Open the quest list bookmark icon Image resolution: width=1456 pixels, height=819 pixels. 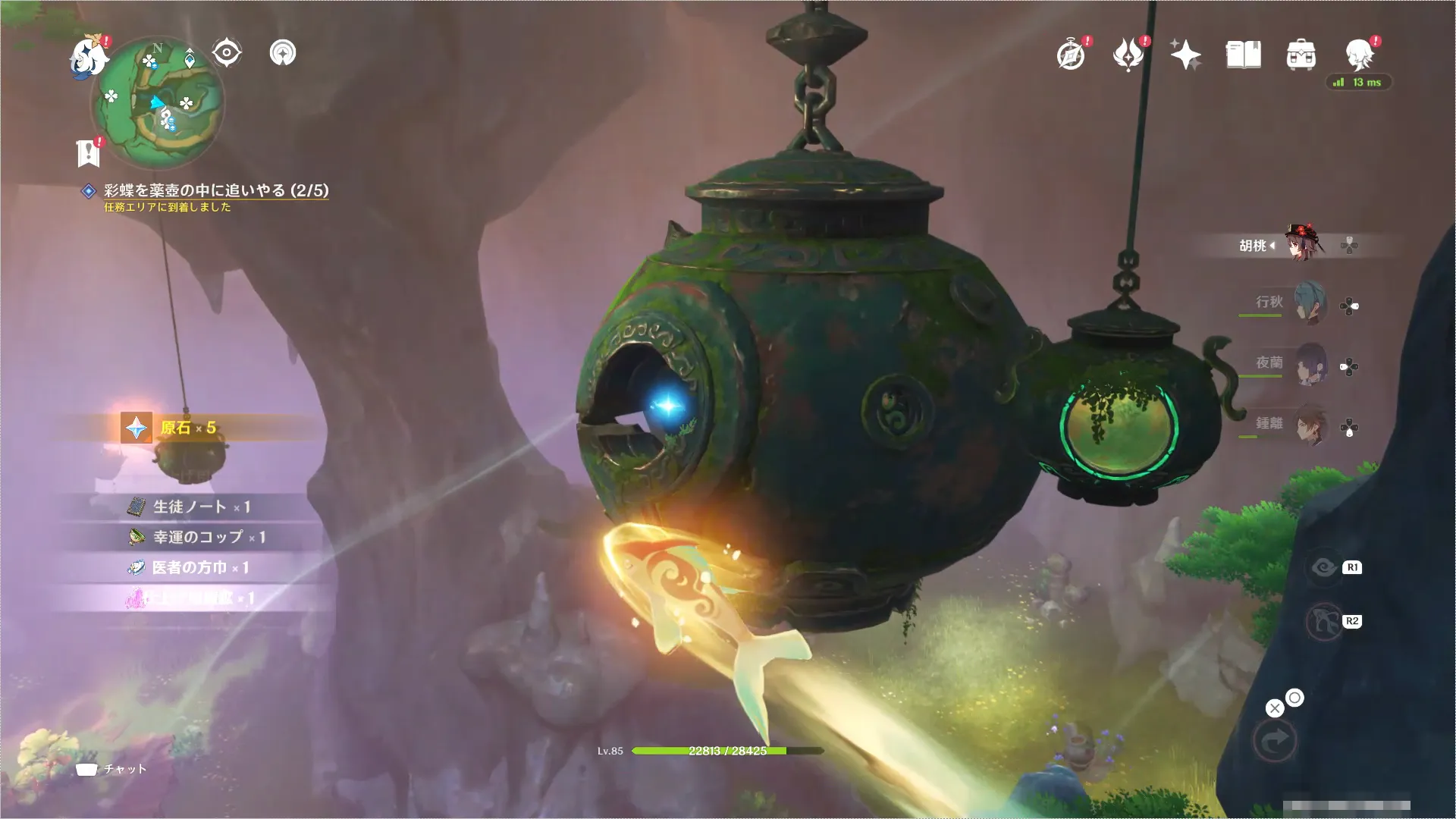[89, 152]
